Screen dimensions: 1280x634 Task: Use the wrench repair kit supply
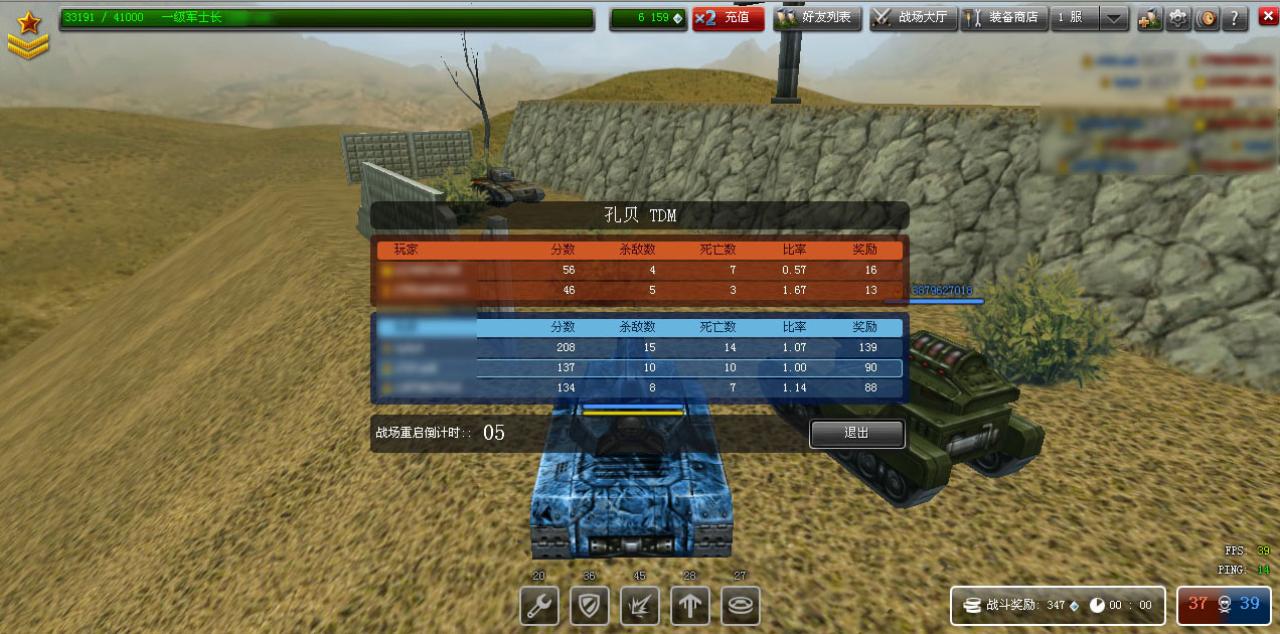tap(539, 606)
